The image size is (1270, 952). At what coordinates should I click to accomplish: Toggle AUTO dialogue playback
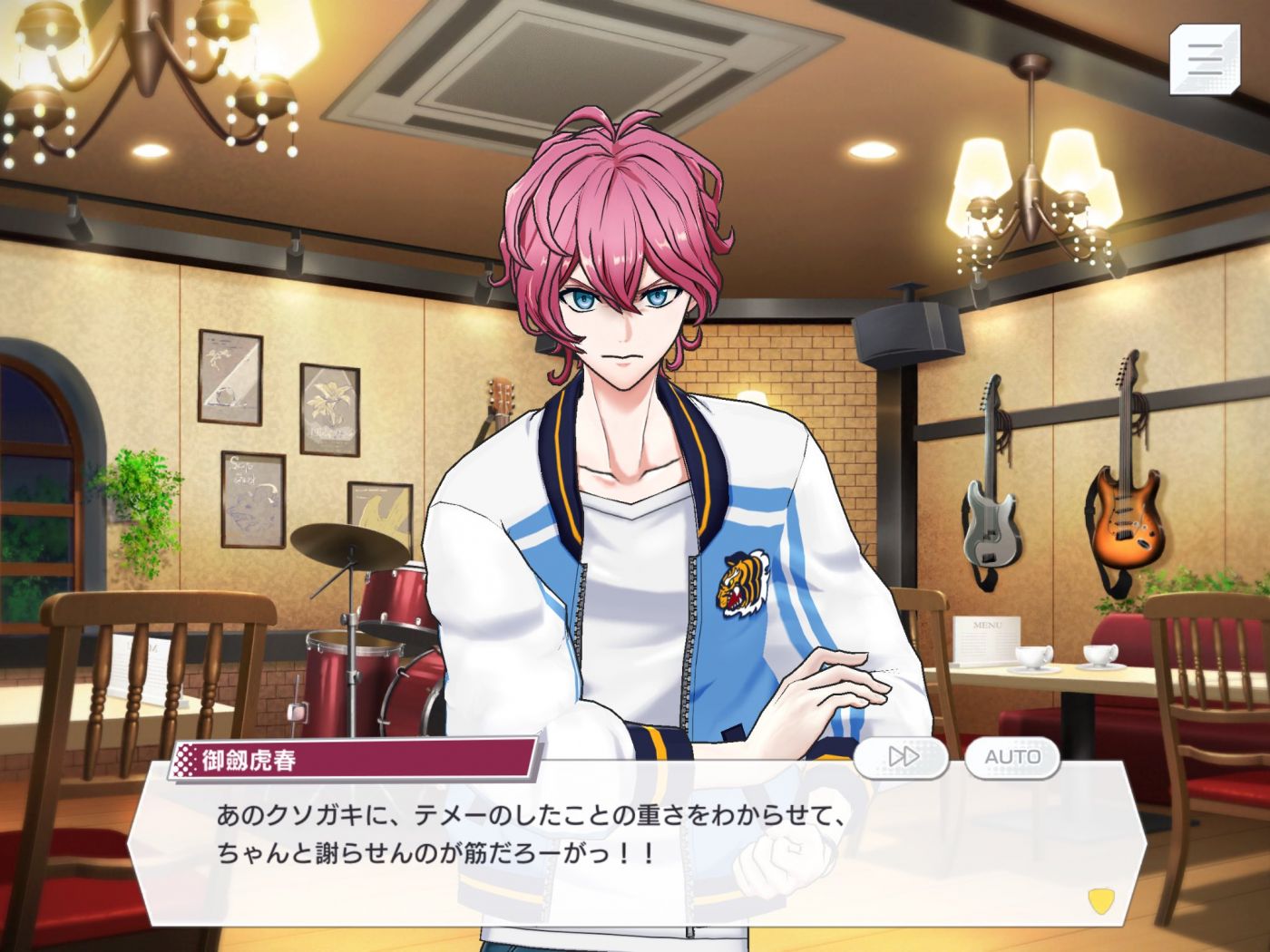1012,756
